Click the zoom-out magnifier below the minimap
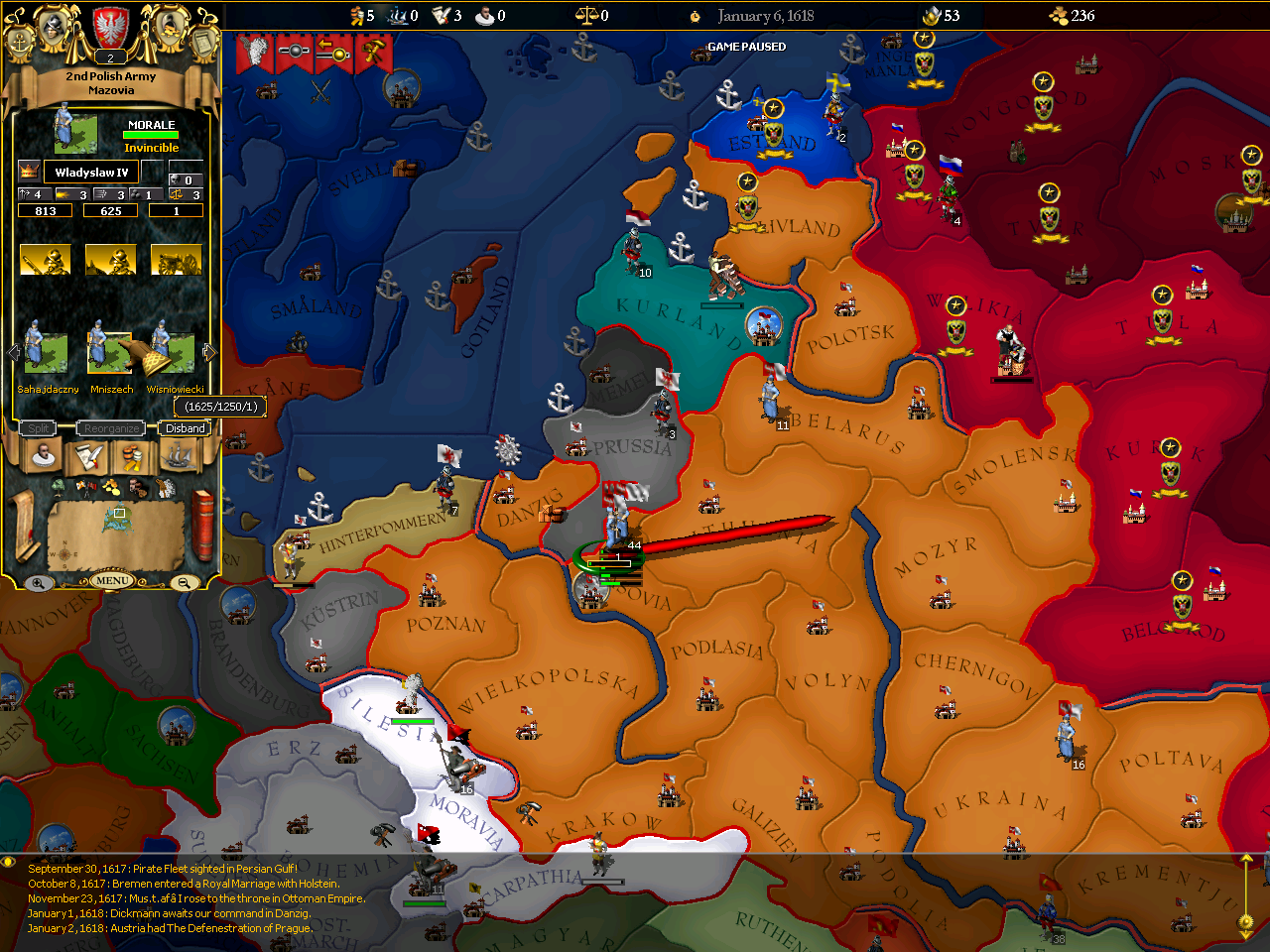The height and width of the screenshot is (952, 1270). click(184, 582)
